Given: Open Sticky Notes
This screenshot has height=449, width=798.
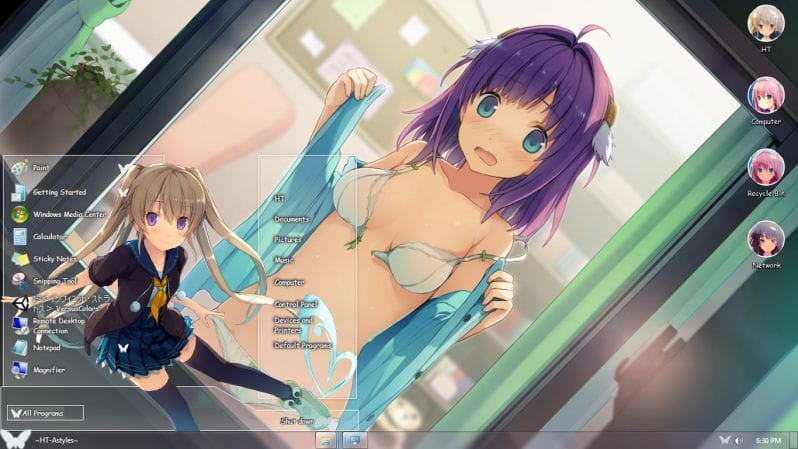Looking at the screenshot, I should [x=54, y=259].
